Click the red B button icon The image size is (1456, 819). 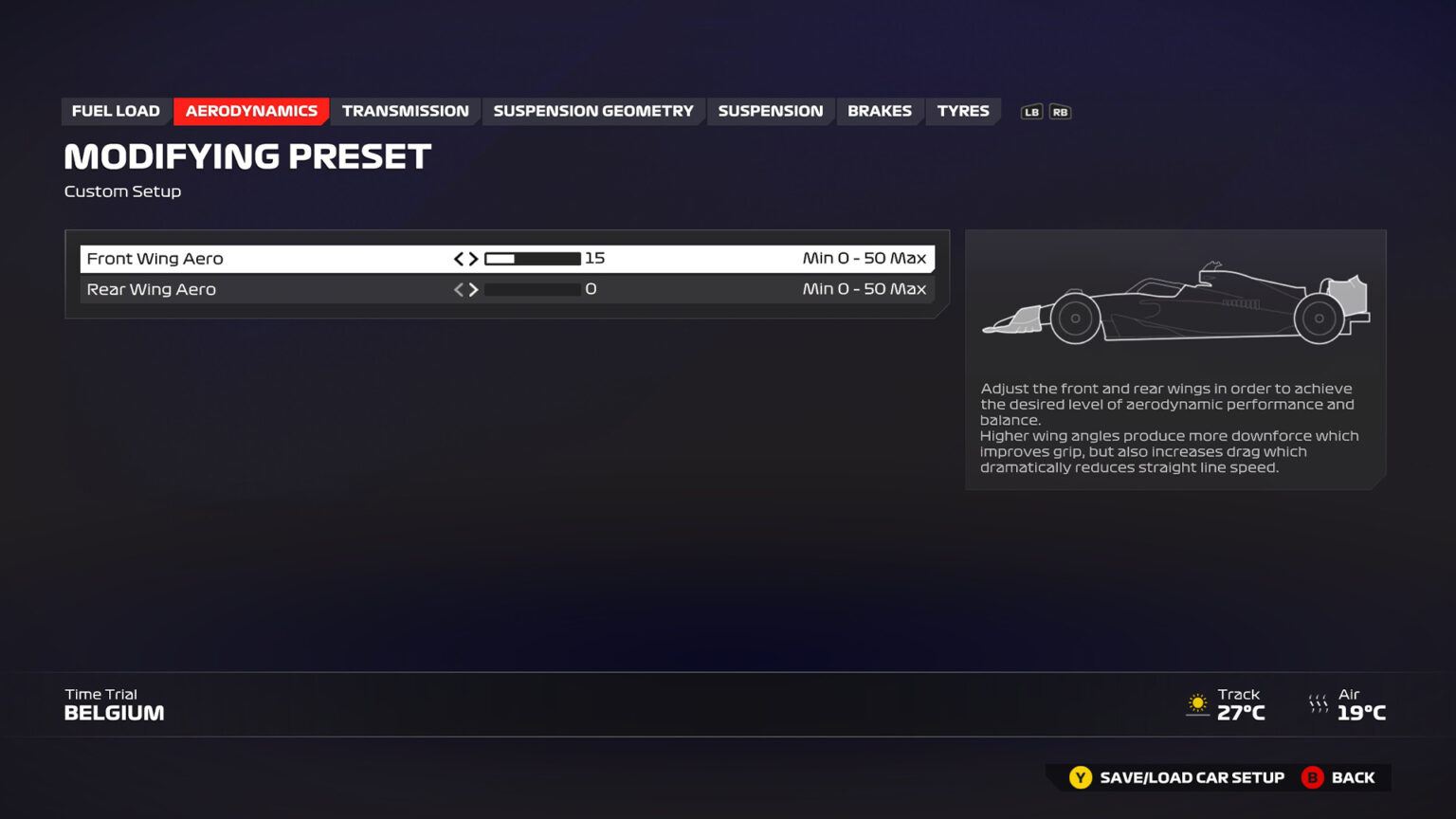coord(1313,777)
